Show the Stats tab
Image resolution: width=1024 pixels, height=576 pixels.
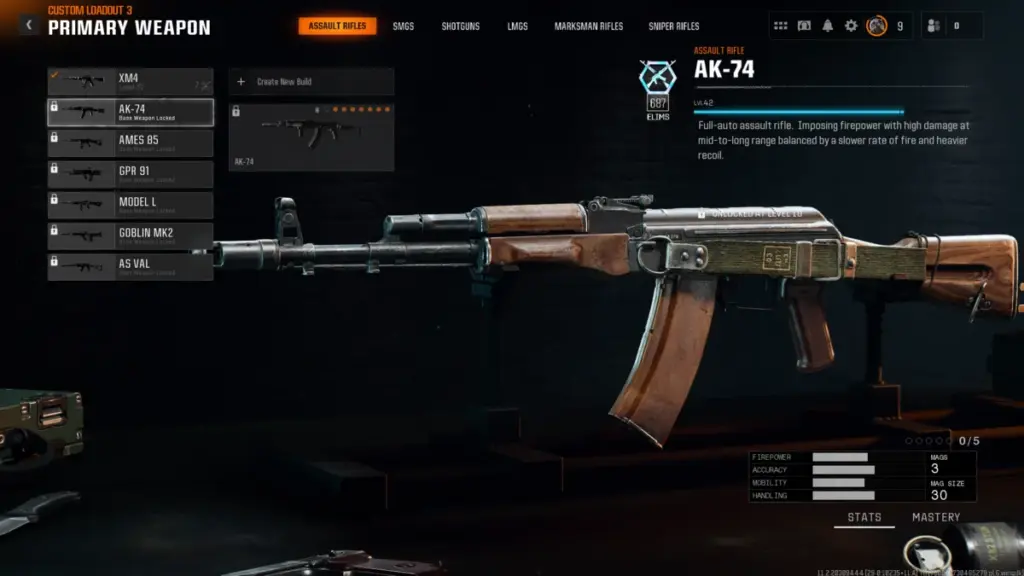point(864,518)
